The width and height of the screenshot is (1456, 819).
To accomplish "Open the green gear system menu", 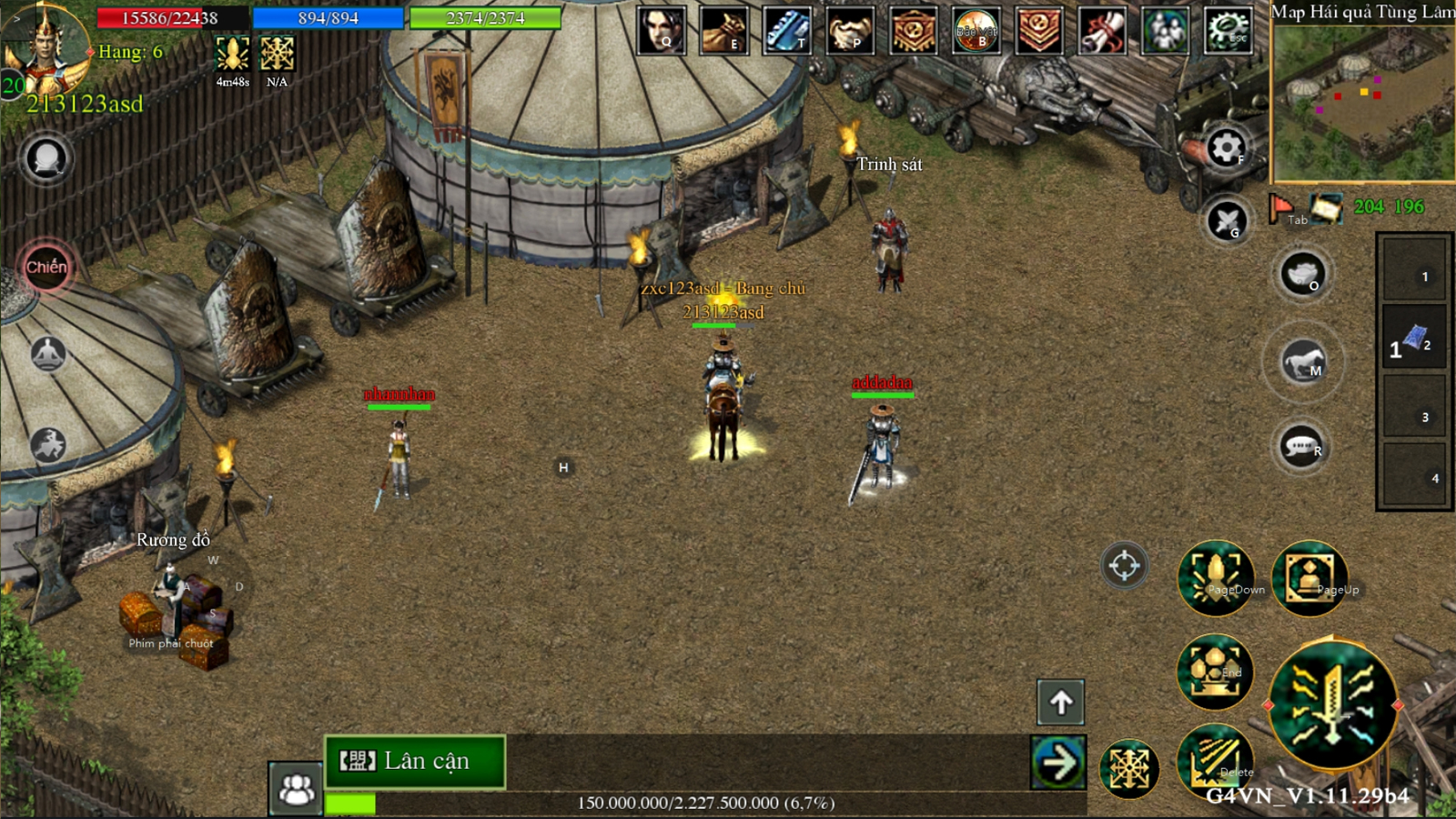I will [x=1228, y=30].
